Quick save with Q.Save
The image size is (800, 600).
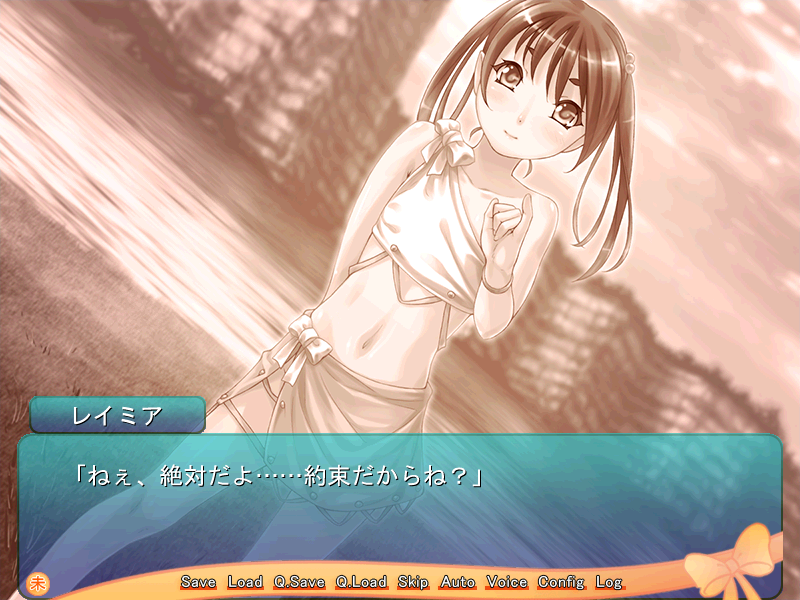(x=299, y=582)
